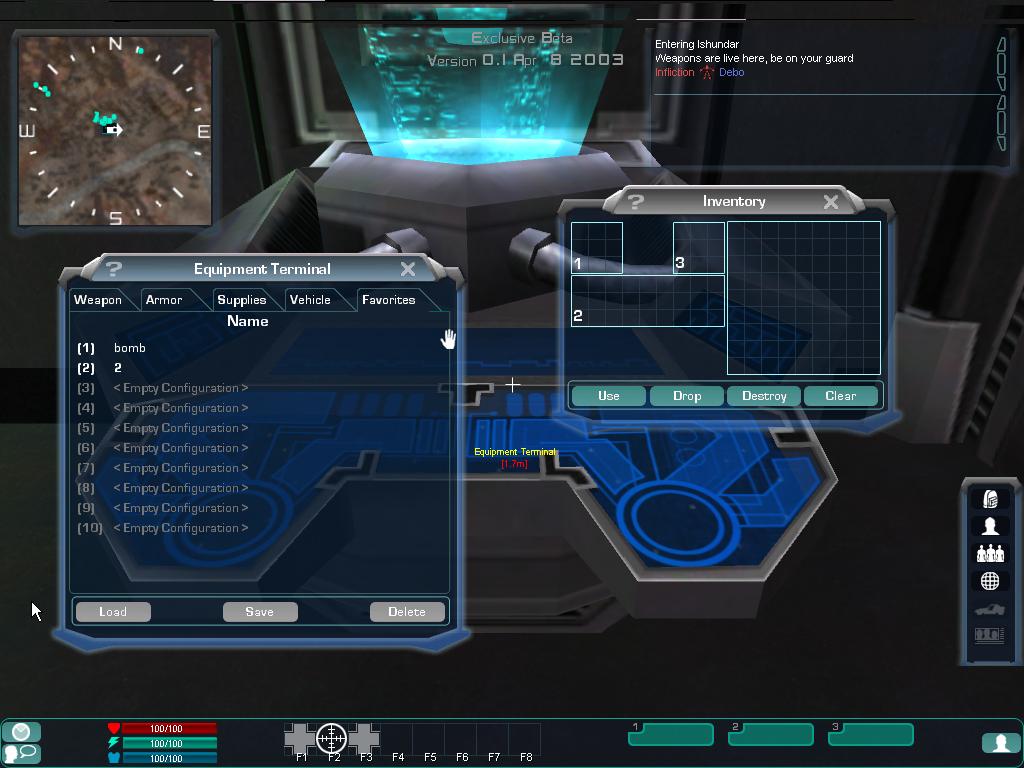Click the Inventory Use button

pos(609,396)
